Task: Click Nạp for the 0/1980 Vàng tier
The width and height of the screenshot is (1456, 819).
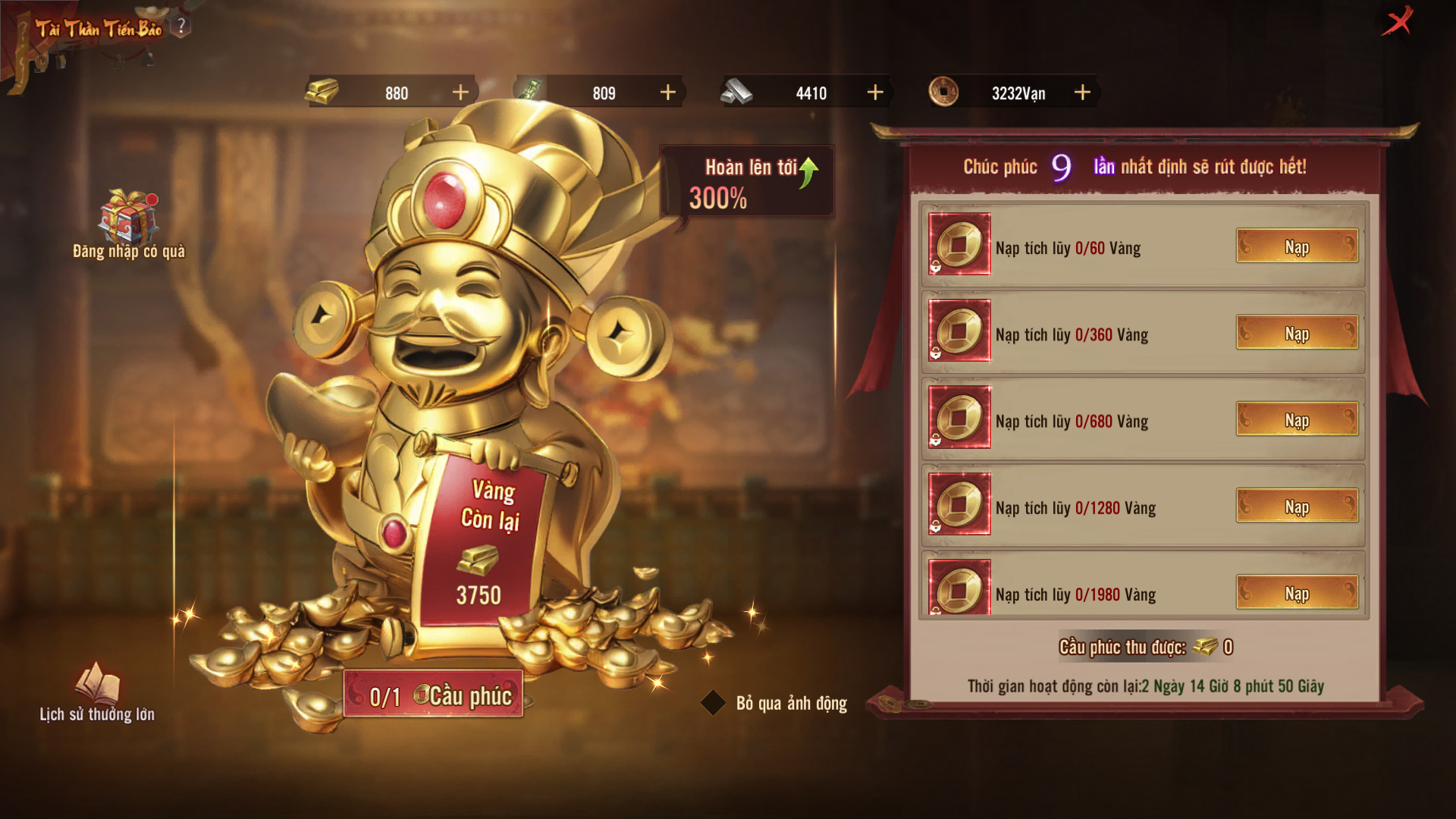Action: pyautogui.click(x=1297, y=592)
